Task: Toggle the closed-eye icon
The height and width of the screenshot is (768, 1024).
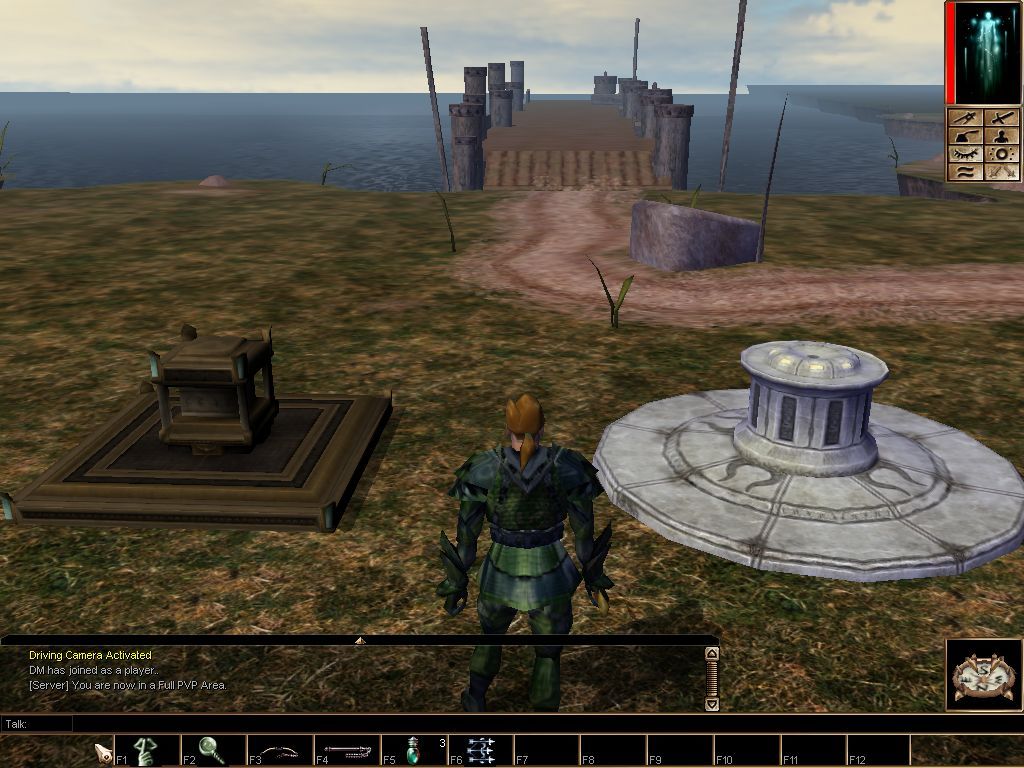Action: (x=966, y=154)
